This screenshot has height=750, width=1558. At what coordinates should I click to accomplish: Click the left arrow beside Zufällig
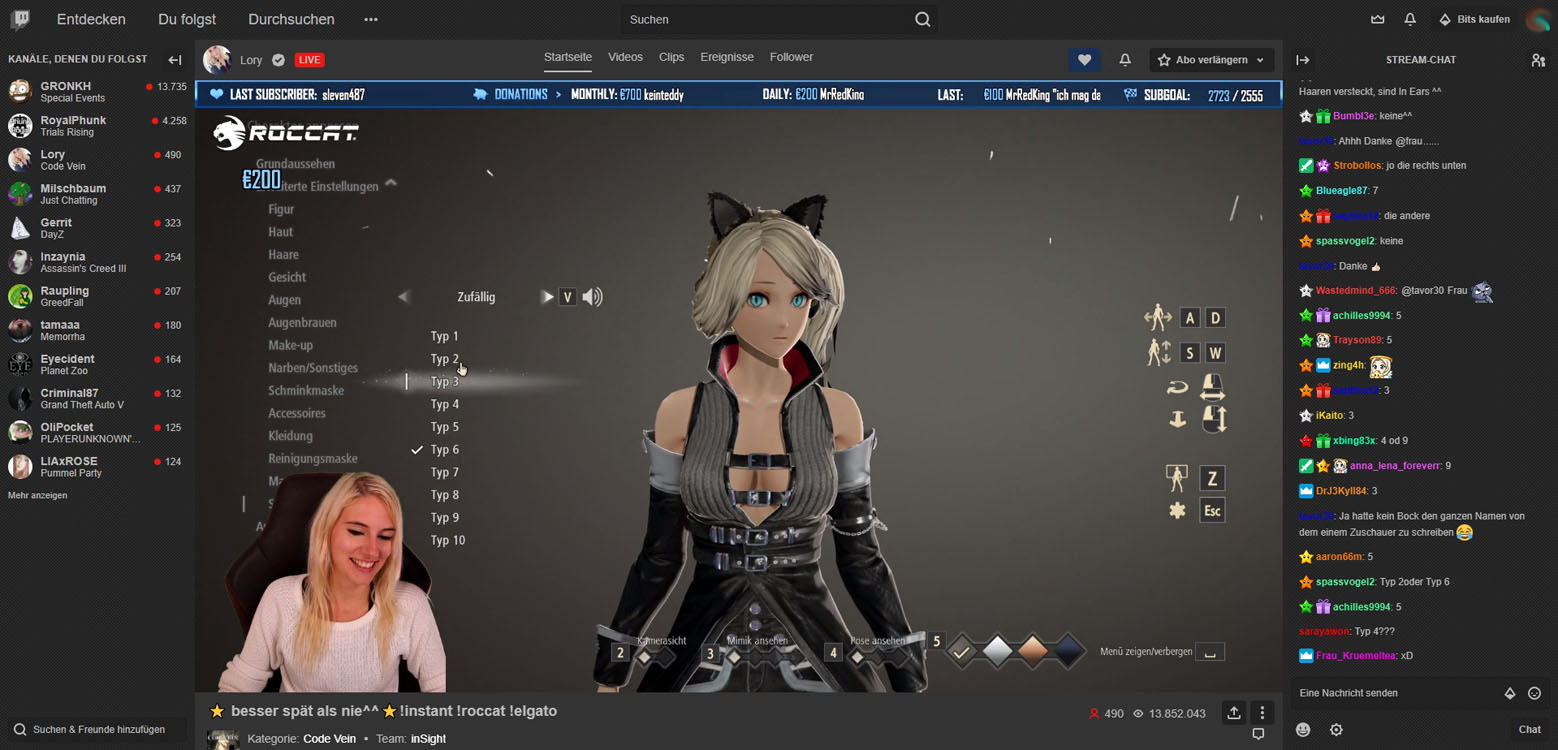[404, 297]
